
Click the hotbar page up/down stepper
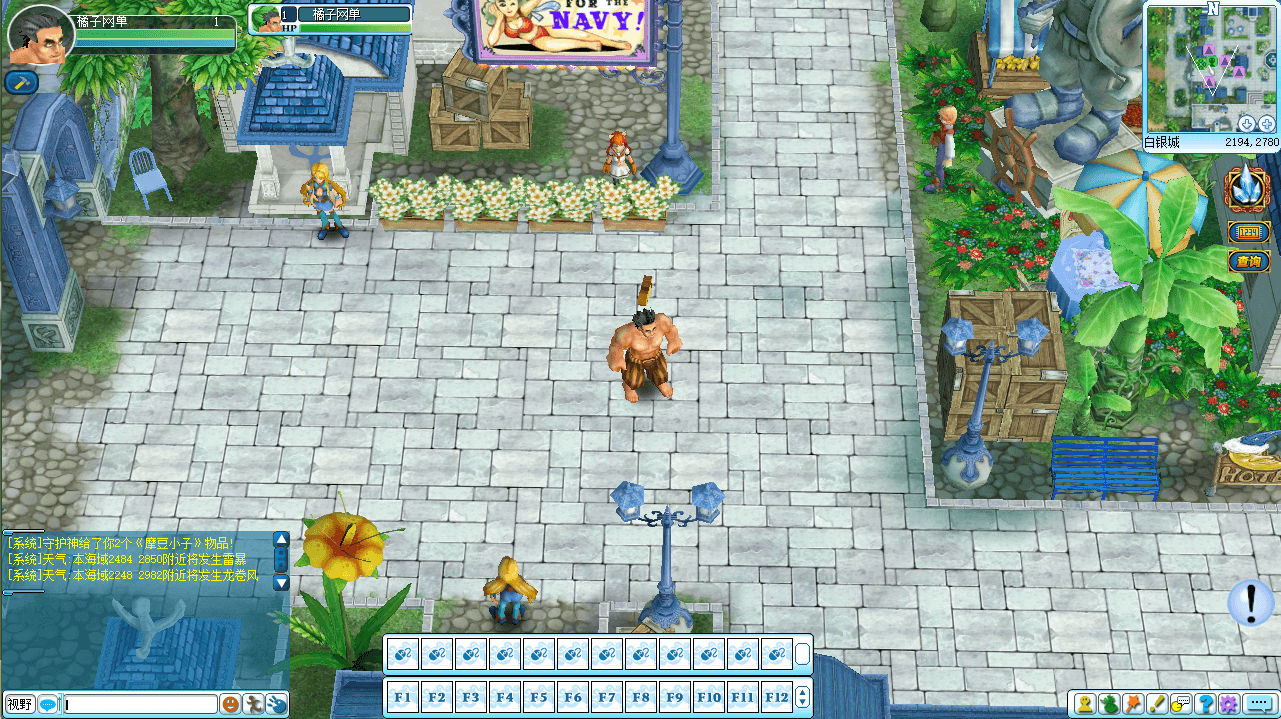[801, 697]
